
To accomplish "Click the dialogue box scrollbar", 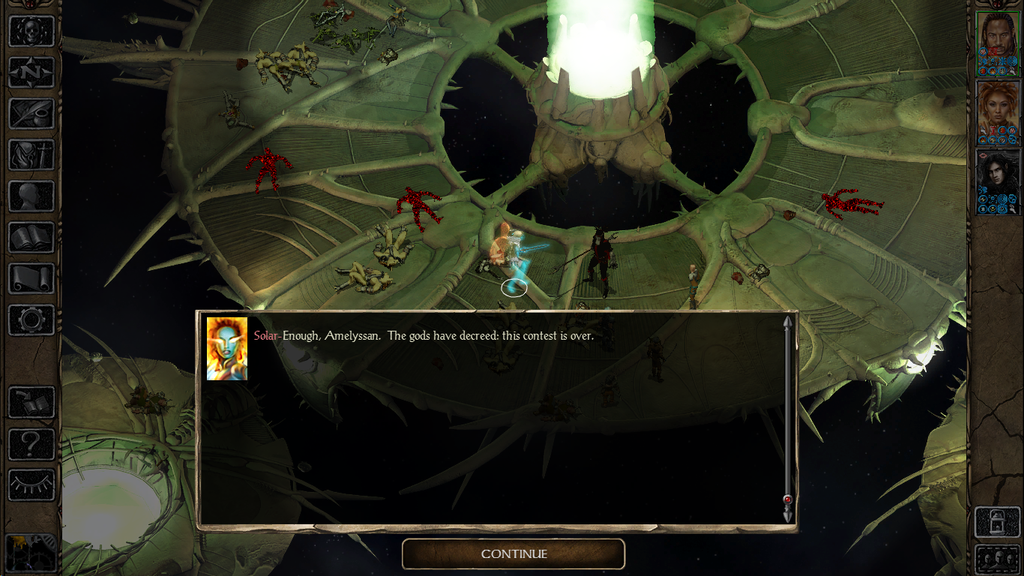I will pos(787,418).
